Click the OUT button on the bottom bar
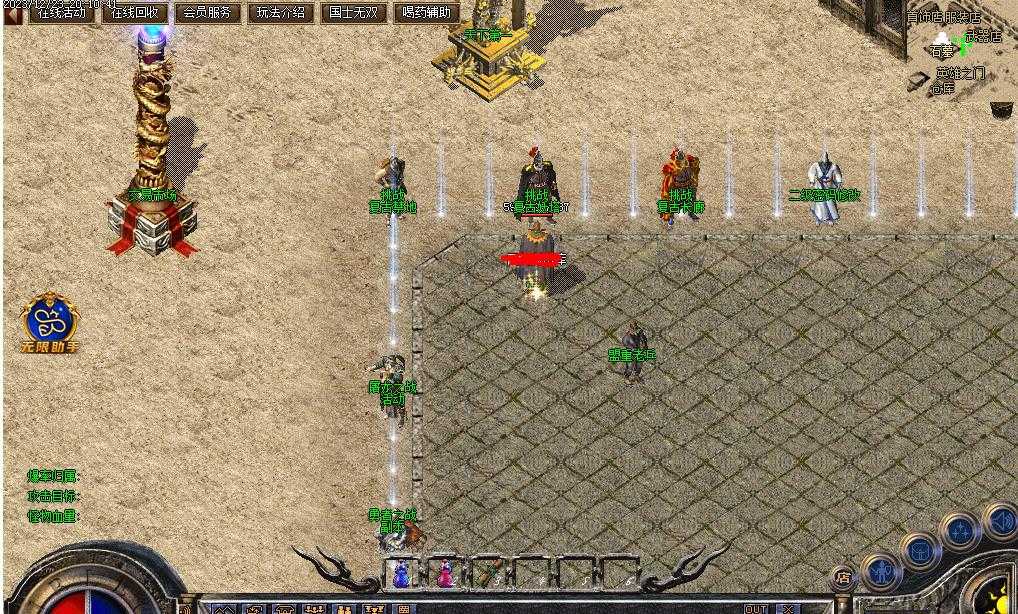The width and height of the screenshot is (1018, 614). pos(756,608)
